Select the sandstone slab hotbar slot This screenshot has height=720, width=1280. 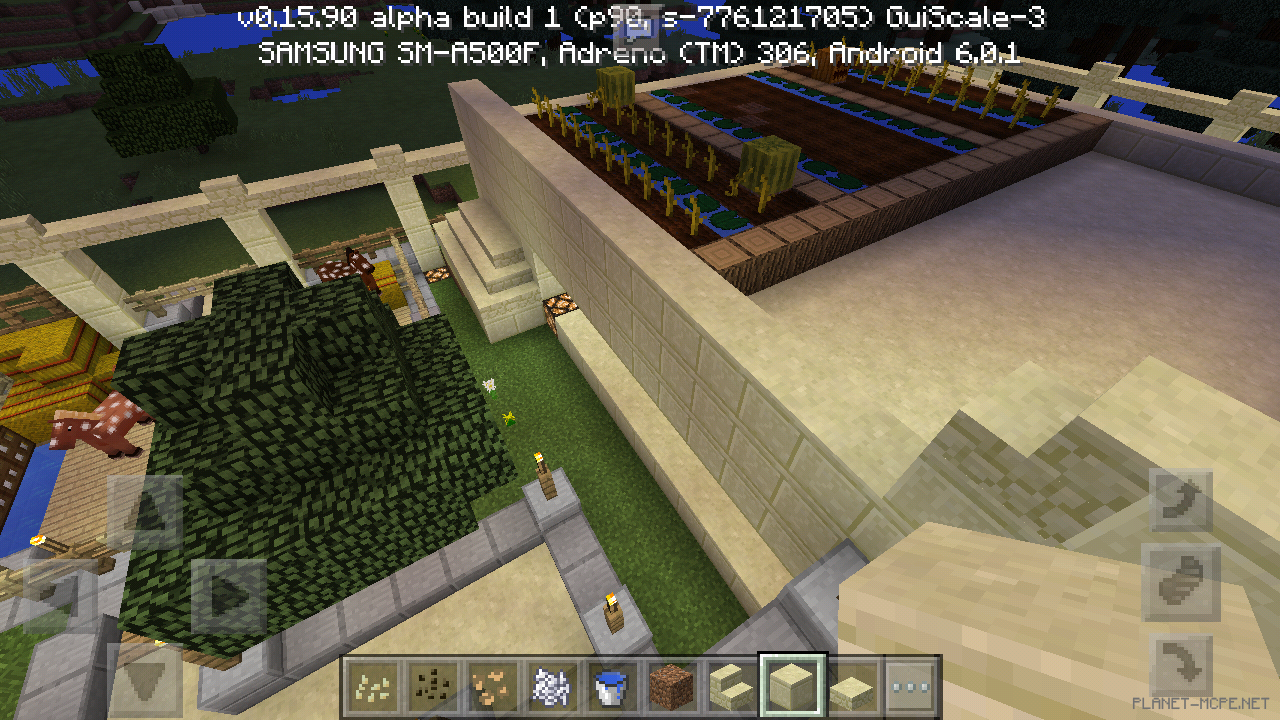point(851,685)
